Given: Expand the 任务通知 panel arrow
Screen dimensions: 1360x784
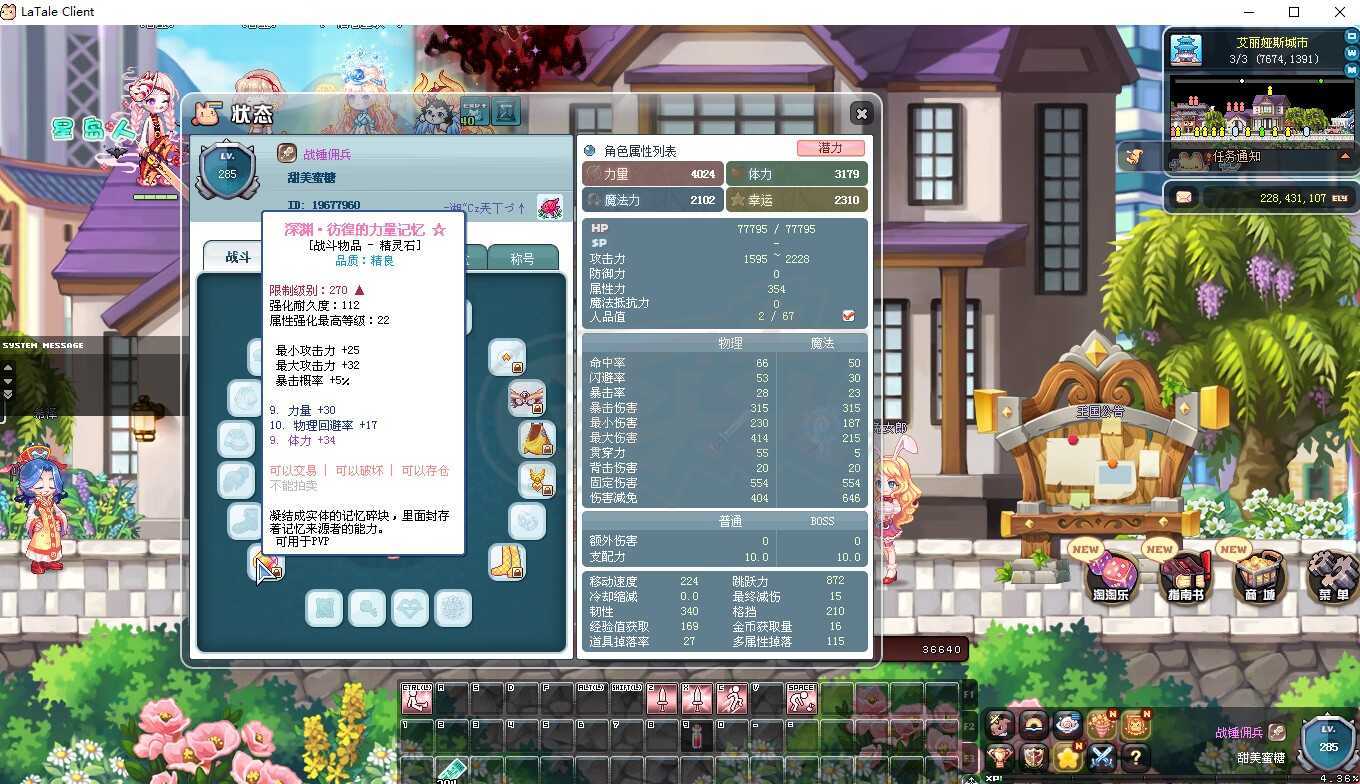Looking at the screenshot, I should 1345,155.
